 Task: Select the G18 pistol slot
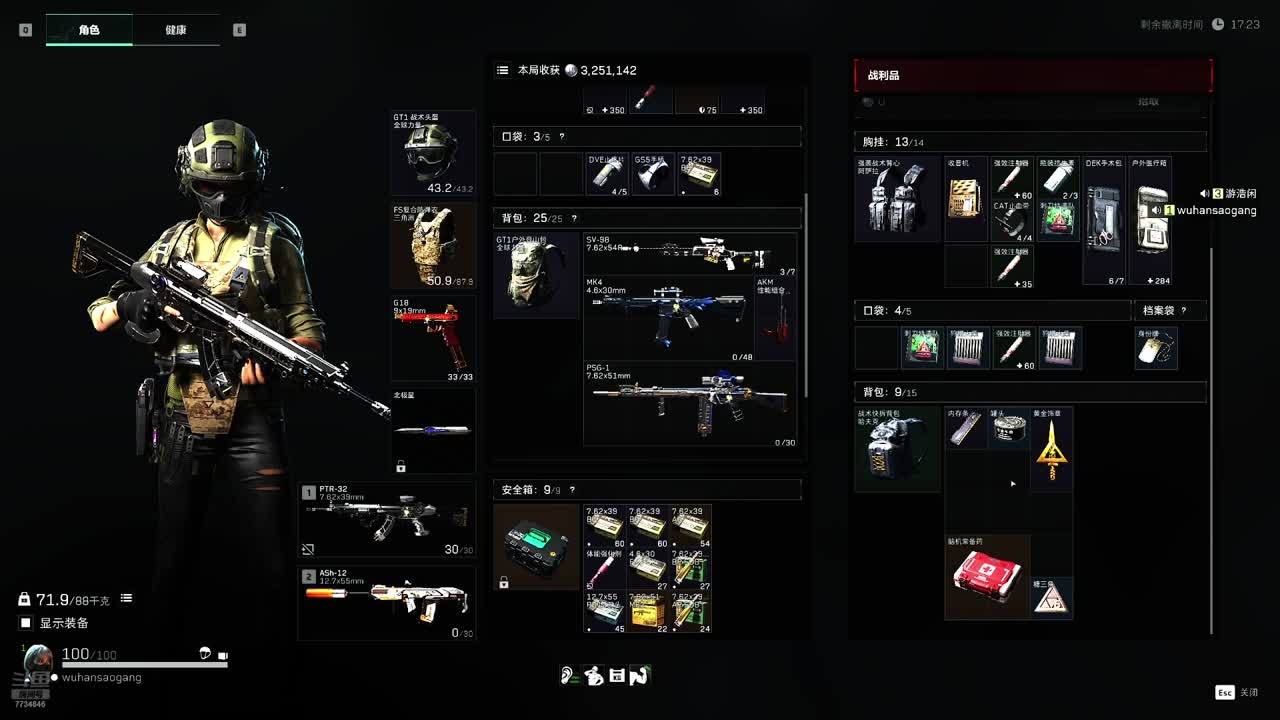click(x=432, y=339)
